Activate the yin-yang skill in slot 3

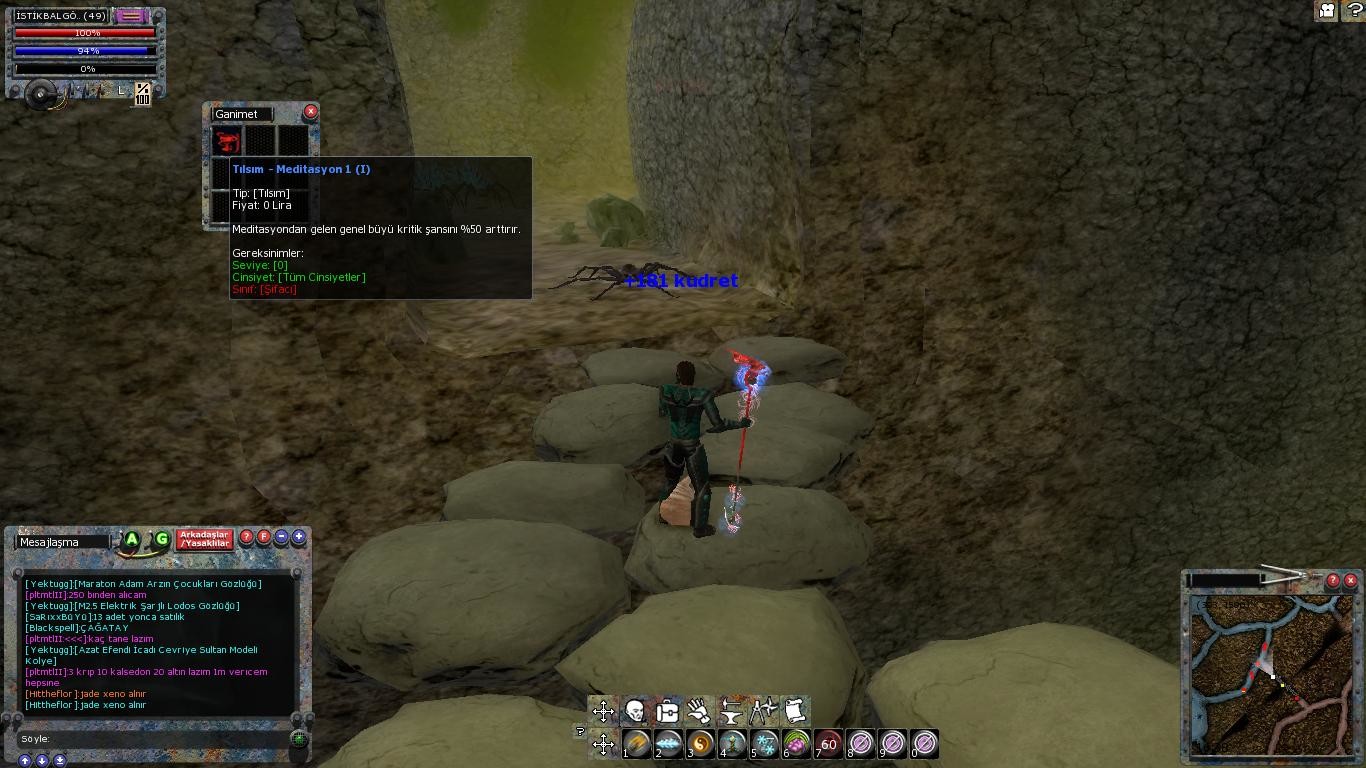[x=701, y=744]
